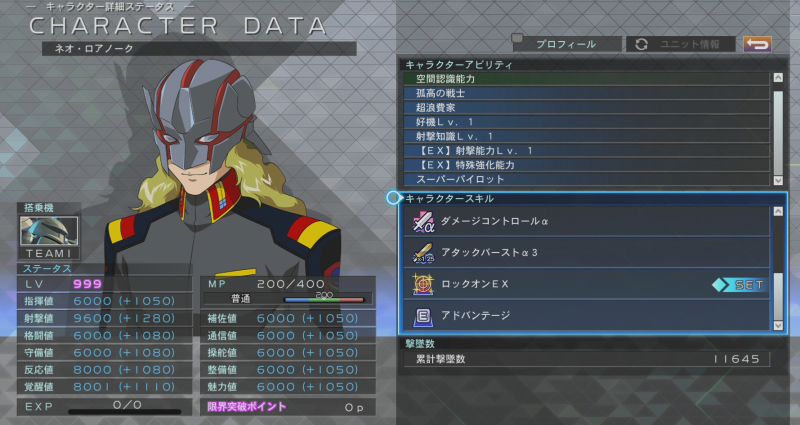Image resolution: width=800 pixels, height=425 pixels.
Task: Highlight the スーパーパイロット ability
Action: pyautogui.click(x=586, y=179)
